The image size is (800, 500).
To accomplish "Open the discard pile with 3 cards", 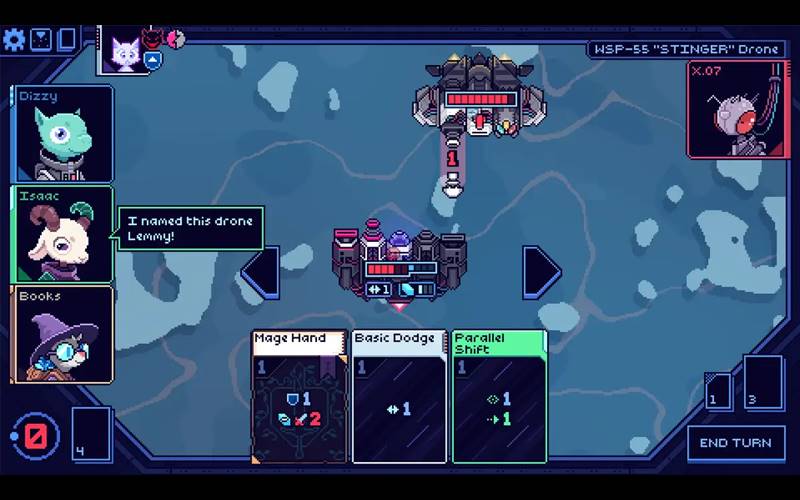I will 763,383.
